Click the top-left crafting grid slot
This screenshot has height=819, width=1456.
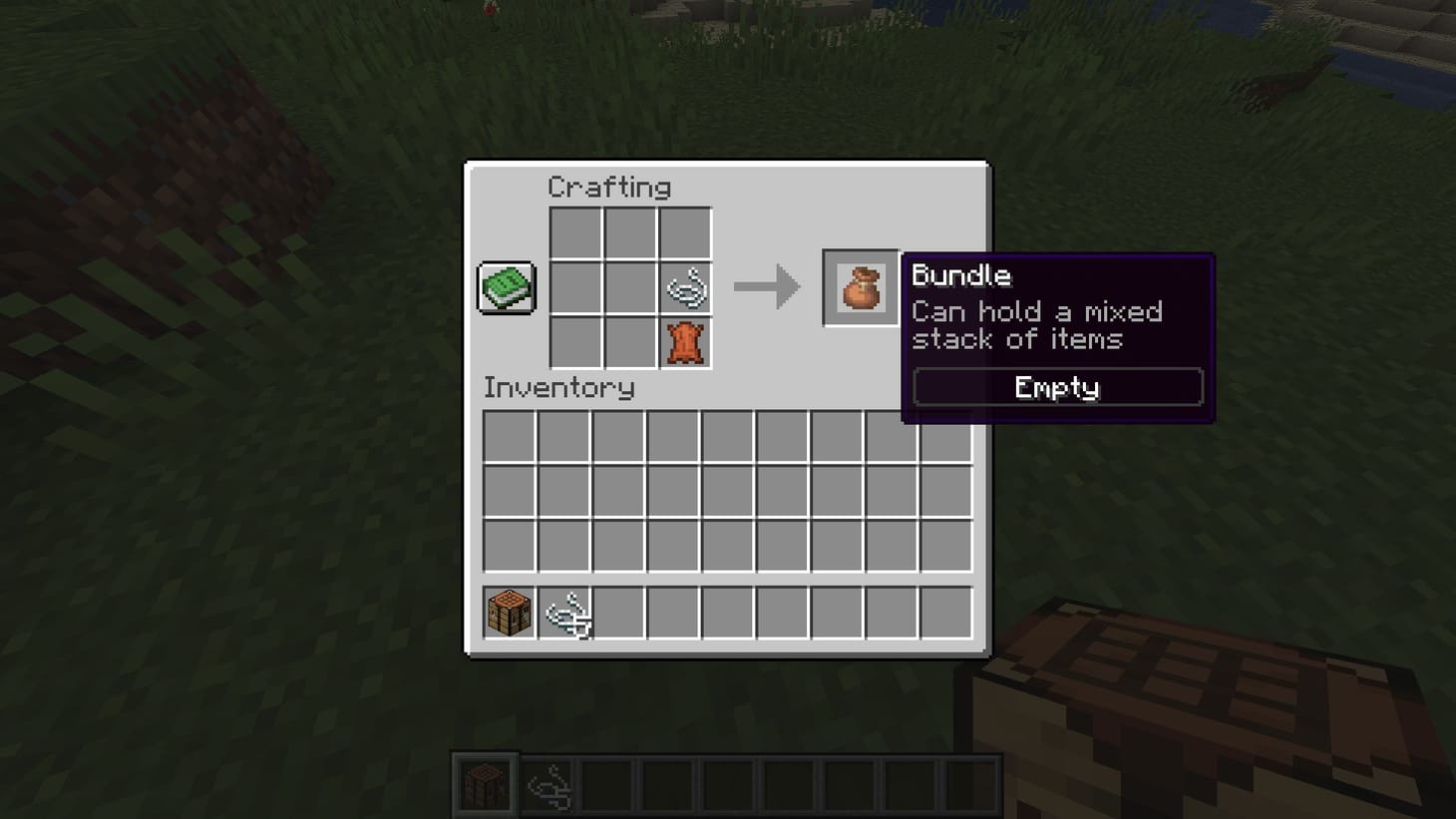[574, 230]
